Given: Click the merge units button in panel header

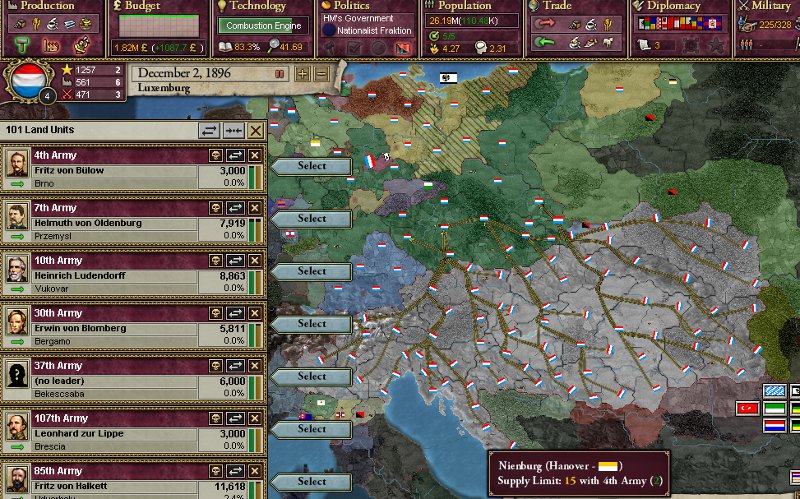Looking at the screenshot, I should 234,130.
